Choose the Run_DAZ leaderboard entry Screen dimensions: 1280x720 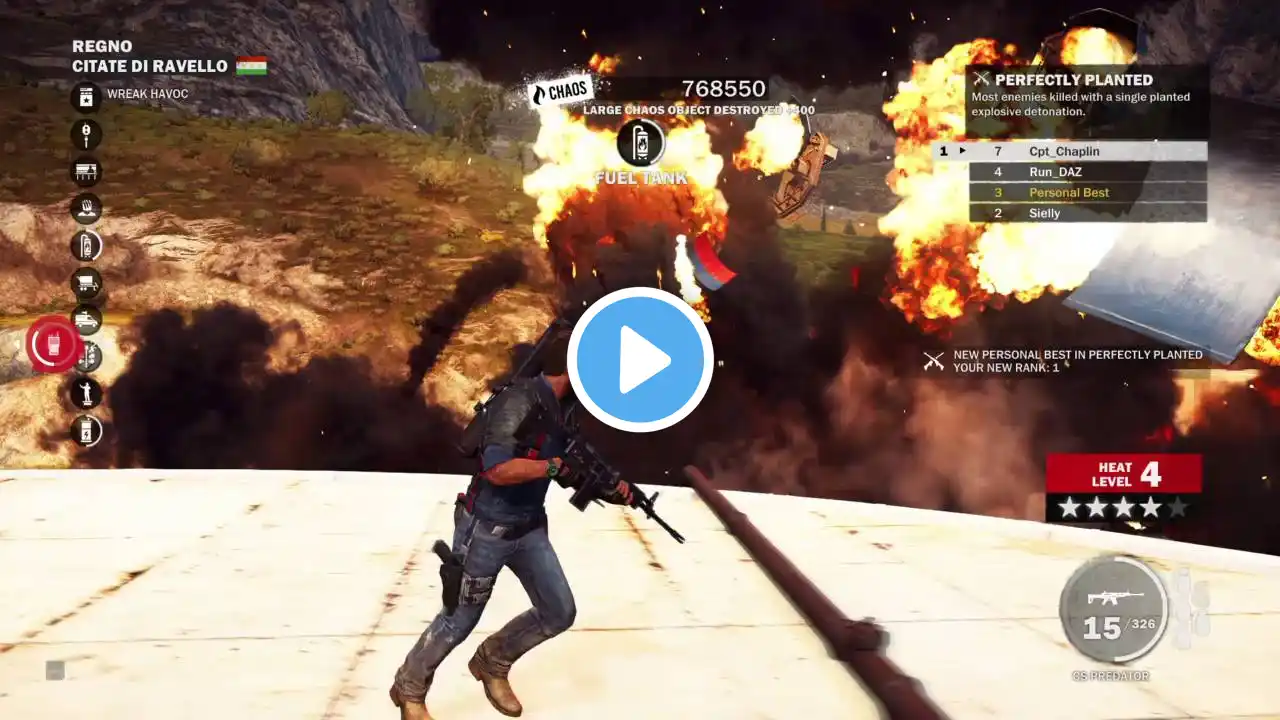(1070, 172)
